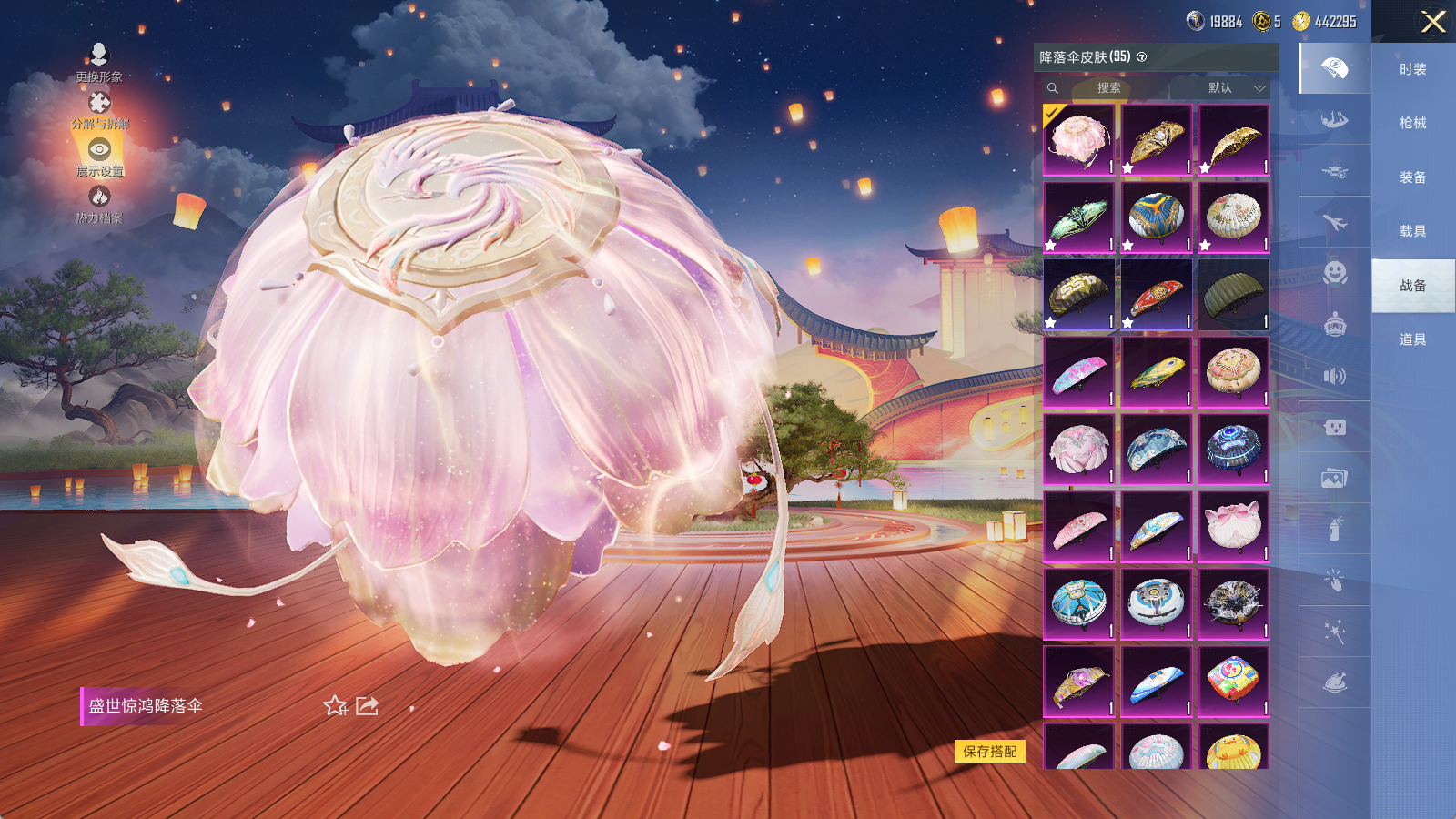This screenshot has height=819, width=1456.
Task: Select the emote smiley face subcategory
Action: [1334, 273]
